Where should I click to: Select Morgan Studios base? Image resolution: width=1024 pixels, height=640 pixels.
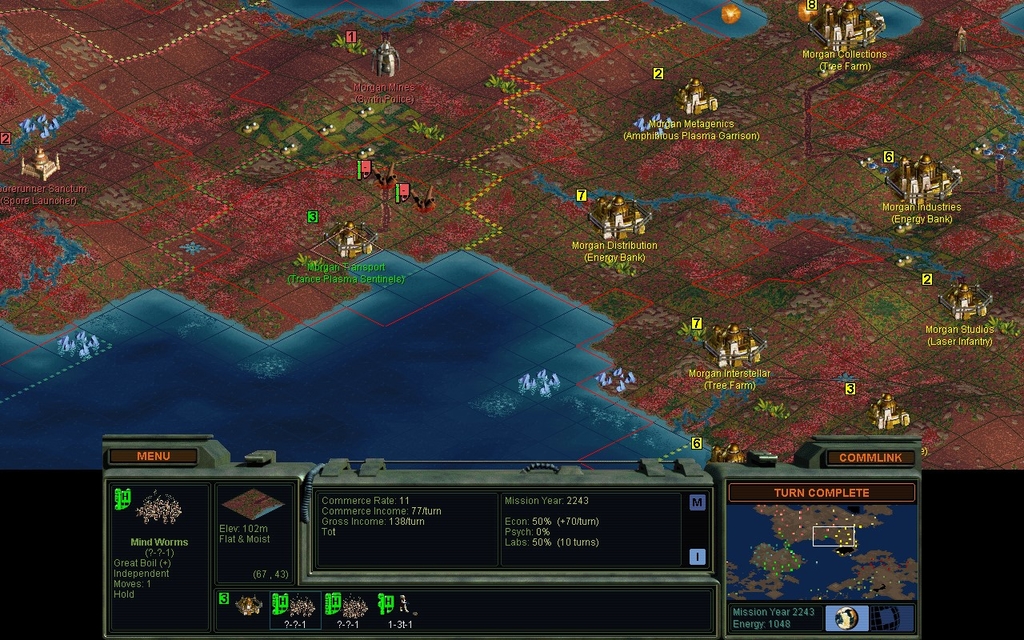962,300
